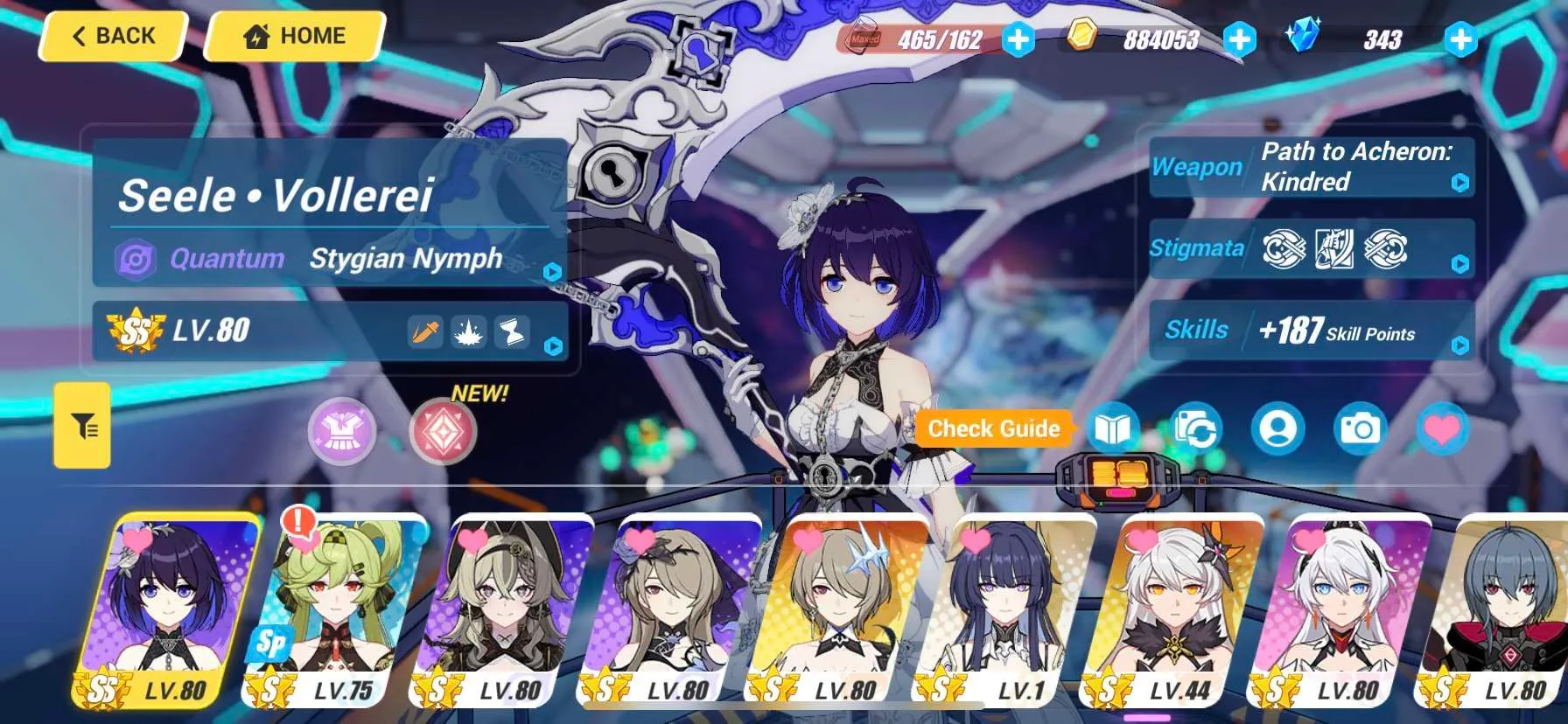
Task: Open the red diamond icon marked NEW
Action: [x=443, y=431]
